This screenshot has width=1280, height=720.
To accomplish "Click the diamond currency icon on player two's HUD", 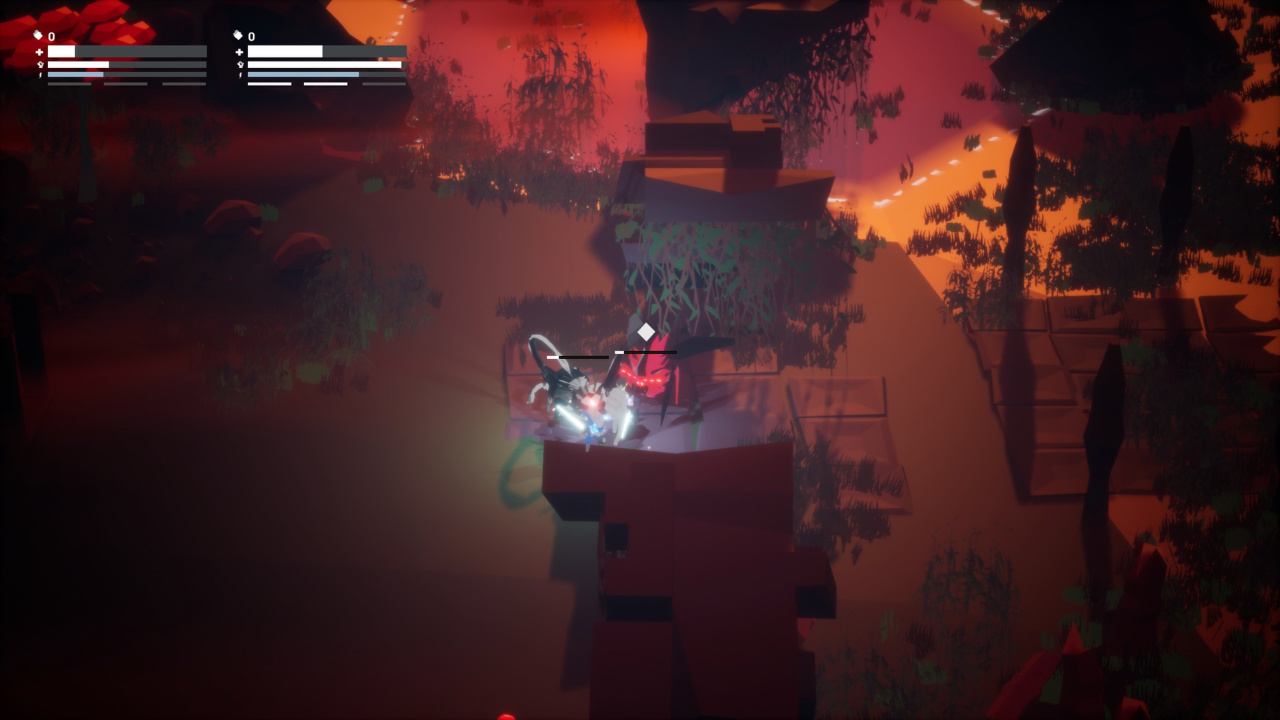I will pyautogui.click(x=238, y=35).
